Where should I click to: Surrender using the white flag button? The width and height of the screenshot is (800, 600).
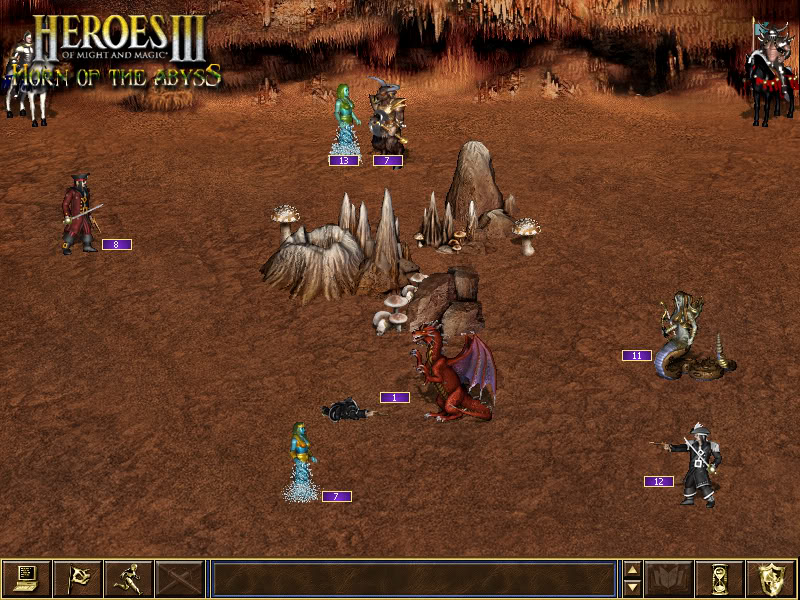point(78,579)
